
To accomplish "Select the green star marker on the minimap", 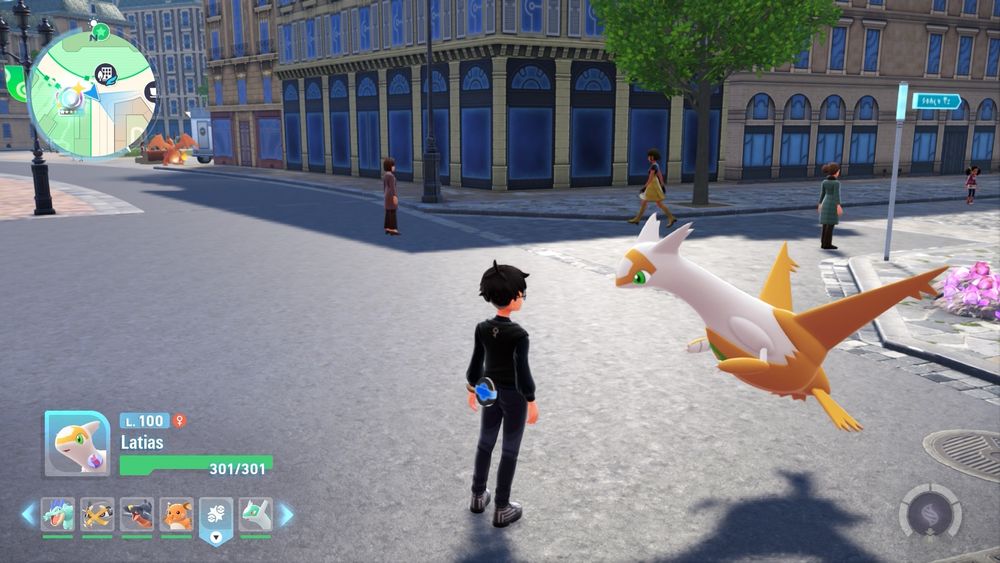I will click(100, 32).
